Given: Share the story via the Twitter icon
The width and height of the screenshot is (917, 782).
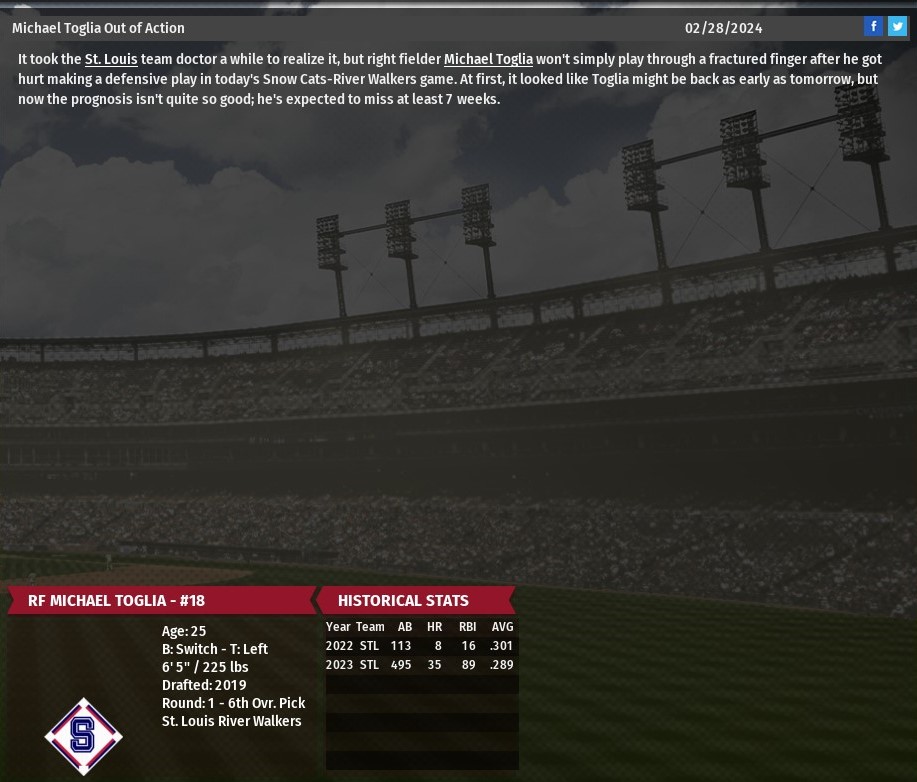Looking at the screenshot, I should tap(897, 27).
